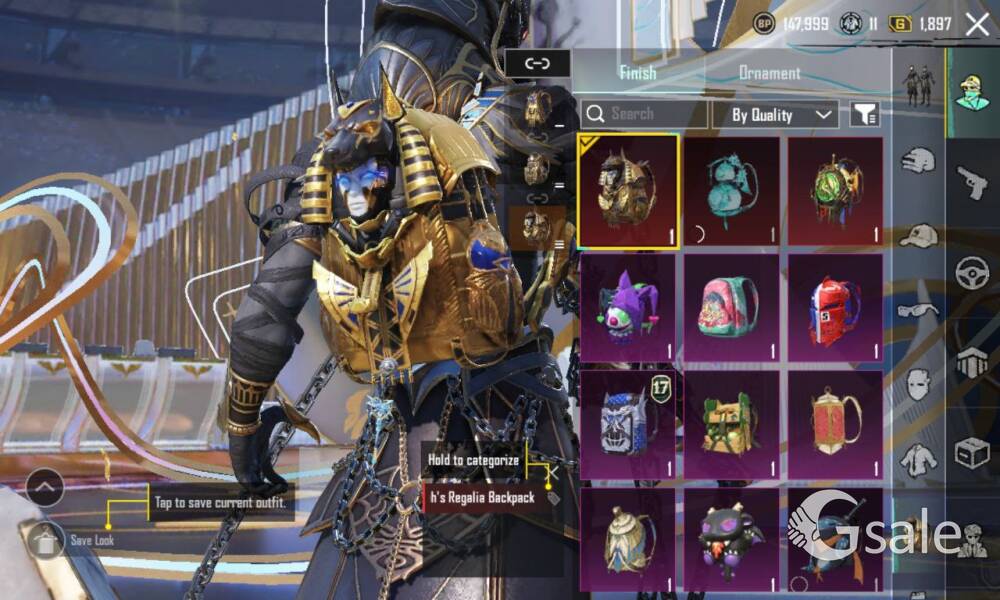Tap Save Look button
1000x600 pixels.
tap(47, 540)
